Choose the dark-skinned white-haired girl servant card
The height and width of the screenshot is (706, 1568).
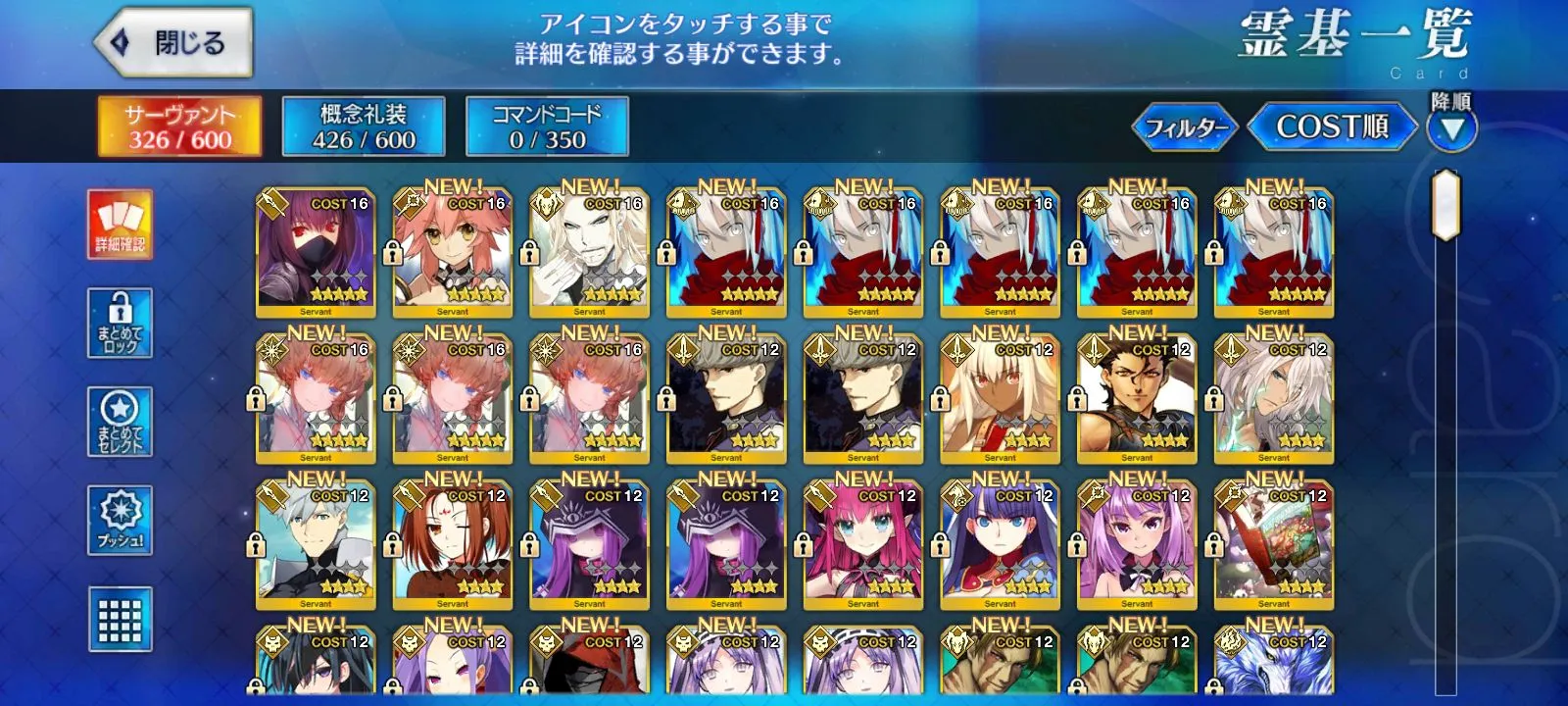pos(1000,399)
